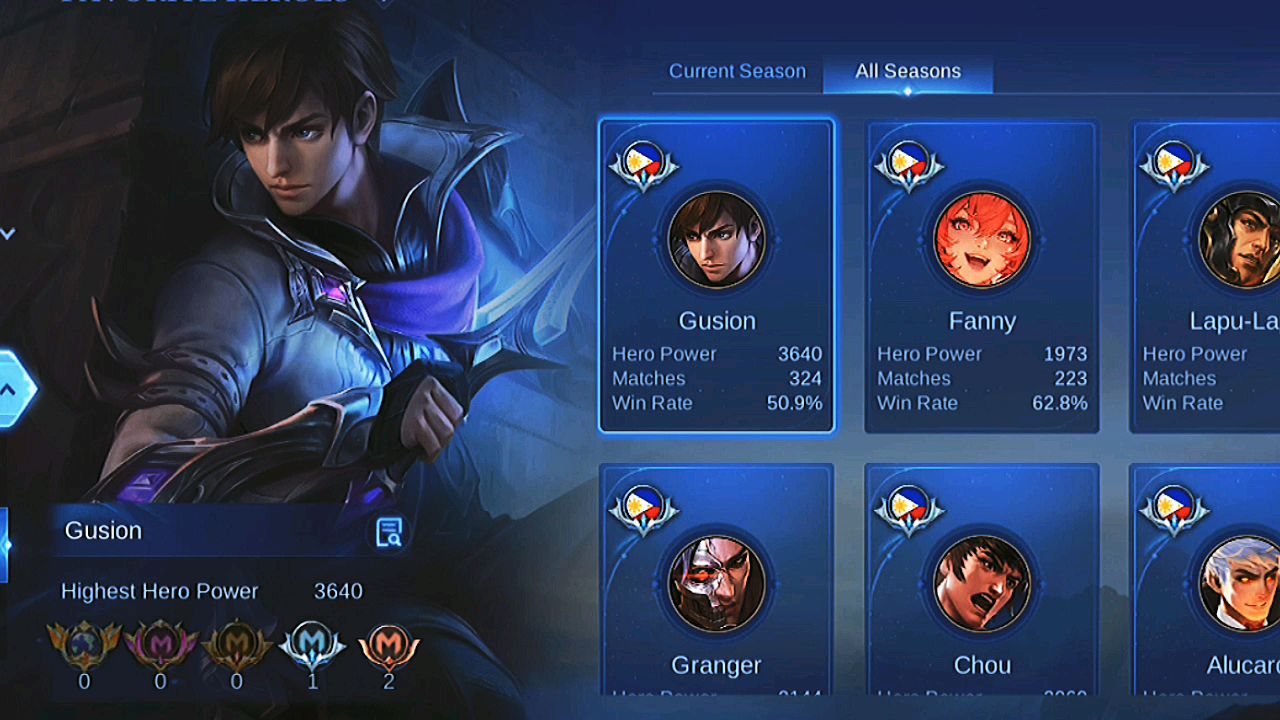Viewport: 1280px width, 720px height.
Task: Select the Fanny hero card
Action: (981, 277)
